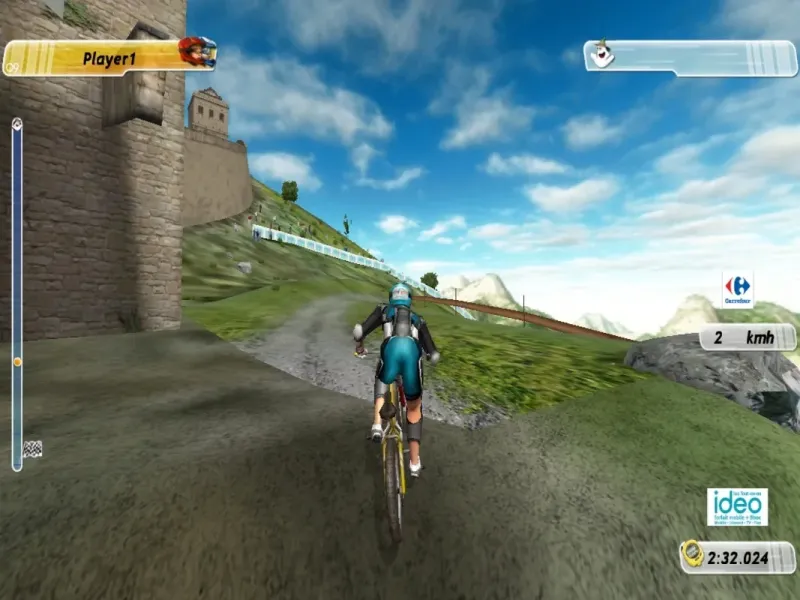
Task: Click the opponent panel's white character icon
Action: coord(601,54)
